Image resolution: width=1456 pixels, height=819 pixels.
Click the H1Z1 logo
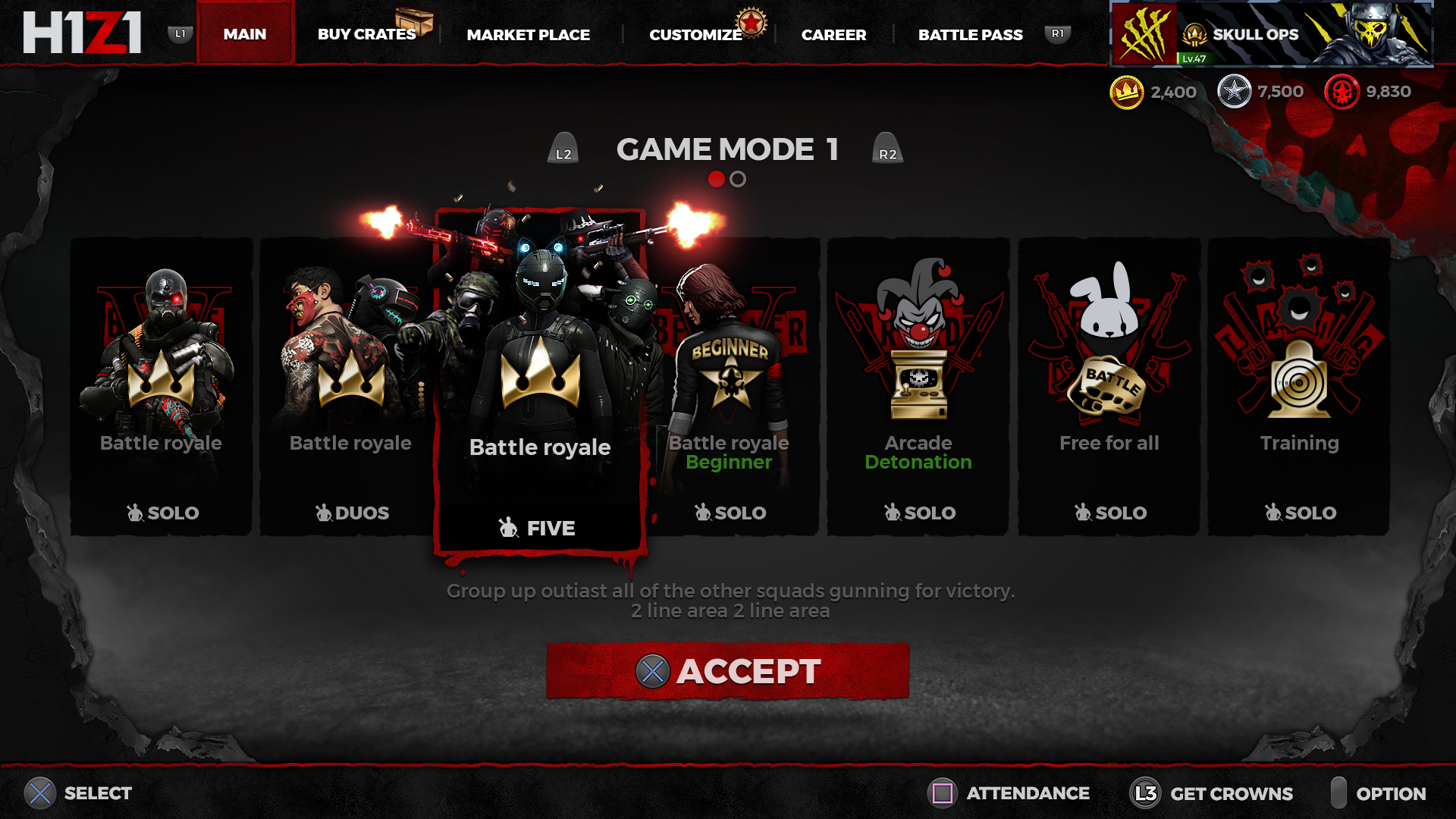(83, 33)
